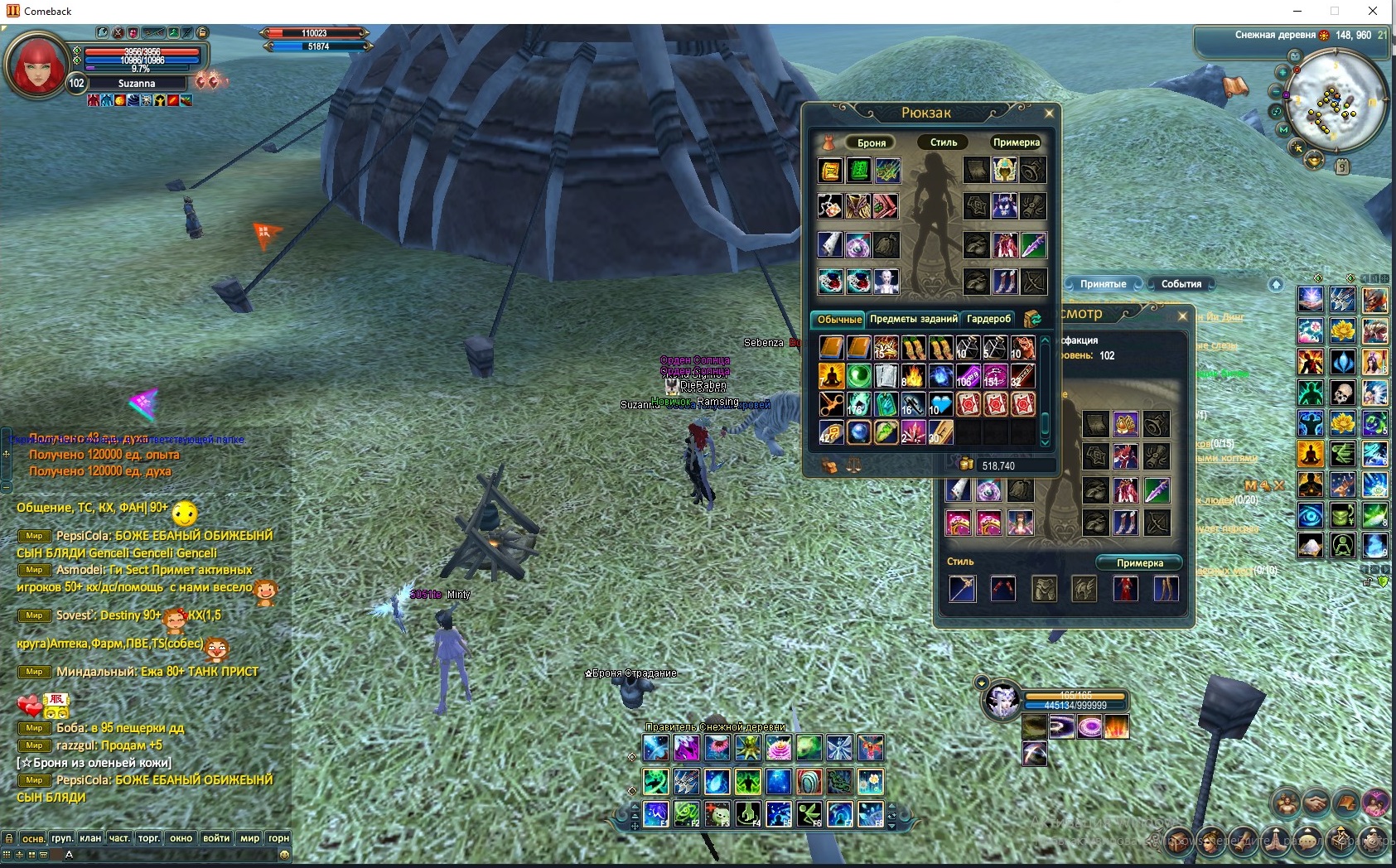Close the character inspect window
The height and width of the screenshot is (868, 1396).
click(1182, 316)
